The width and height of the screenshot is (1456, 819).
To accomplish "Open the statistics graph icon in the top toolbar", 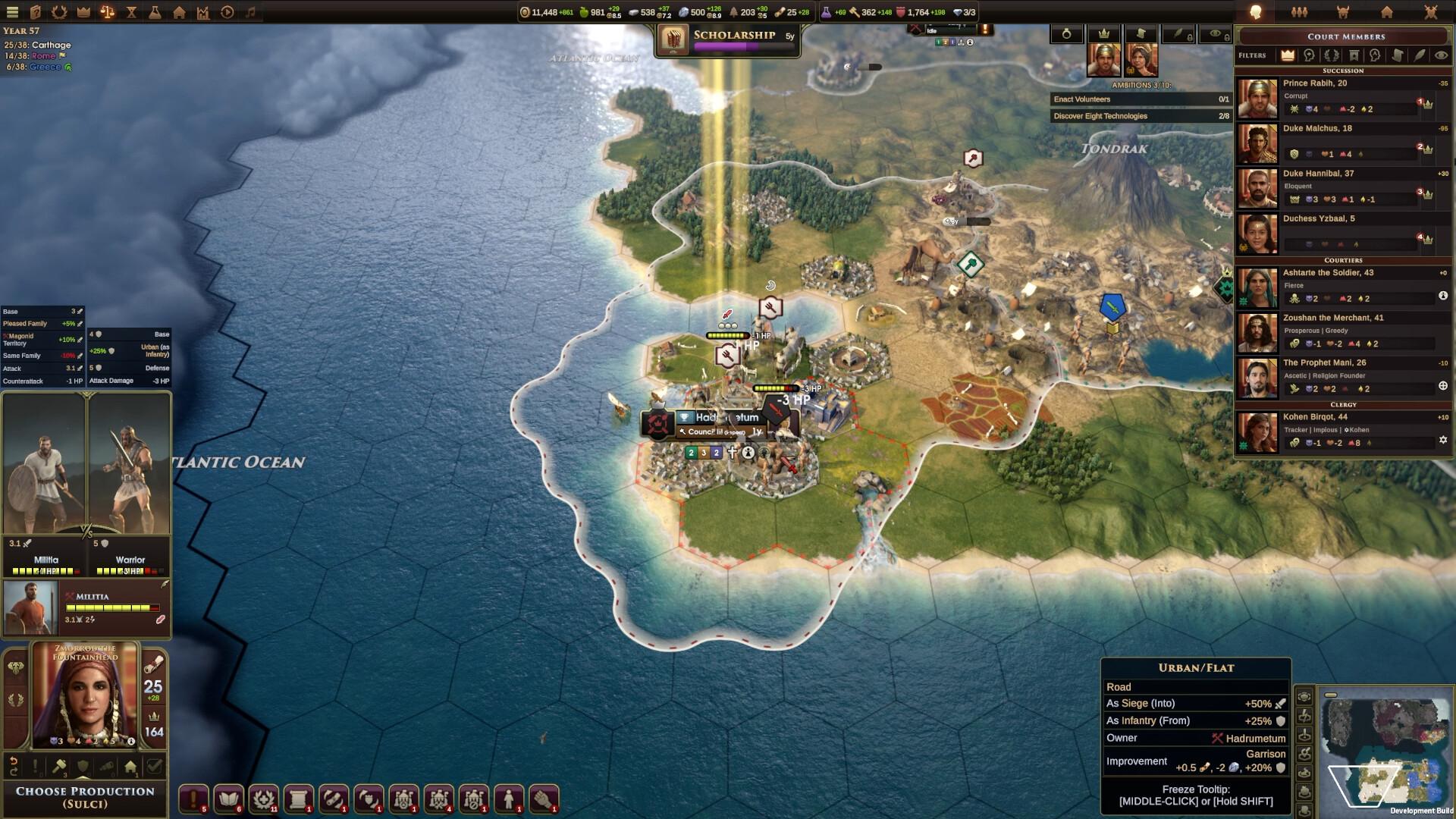I will pos(204,12).
